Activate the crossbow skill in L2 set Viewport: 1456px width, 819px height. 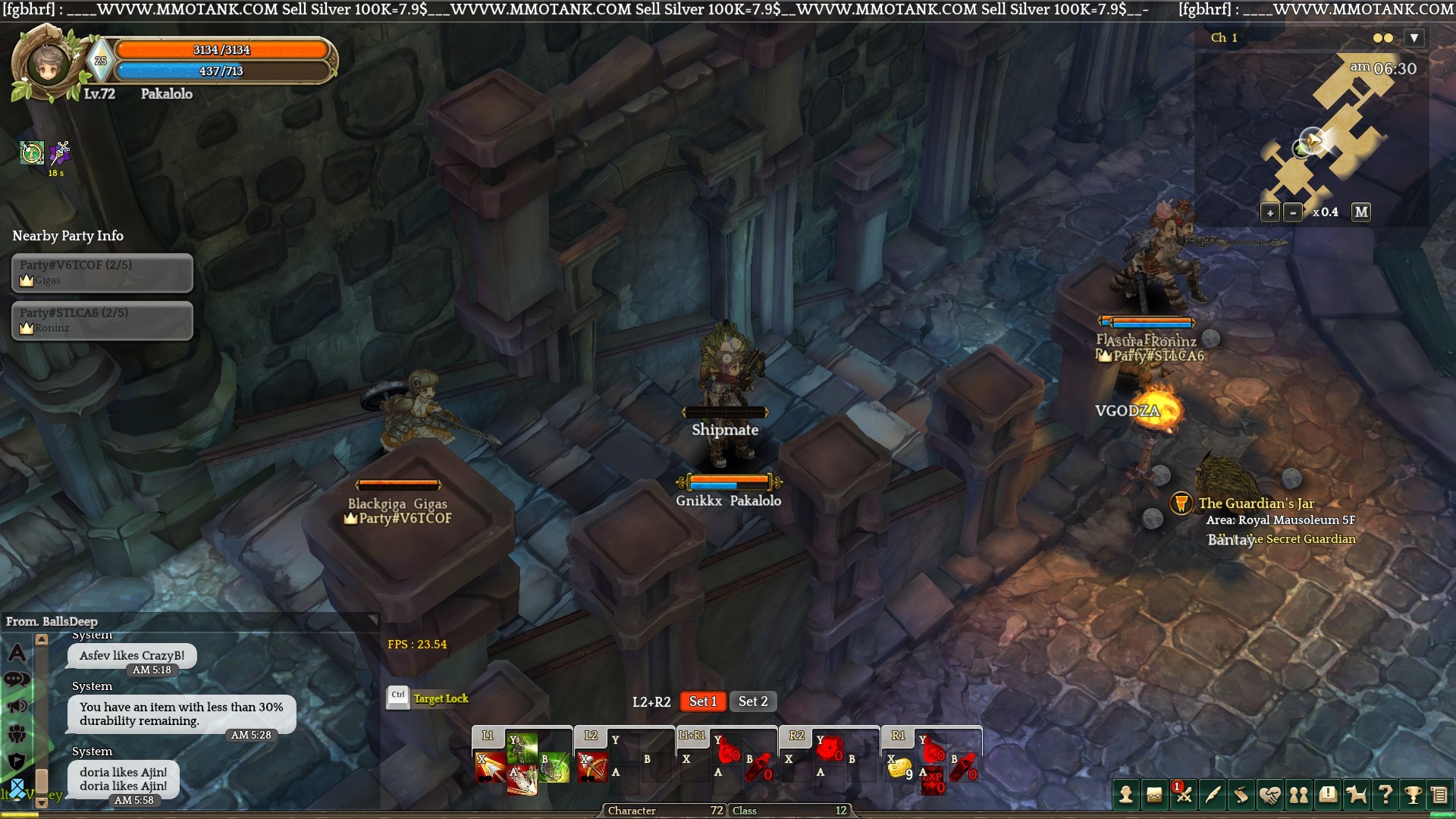592,768
